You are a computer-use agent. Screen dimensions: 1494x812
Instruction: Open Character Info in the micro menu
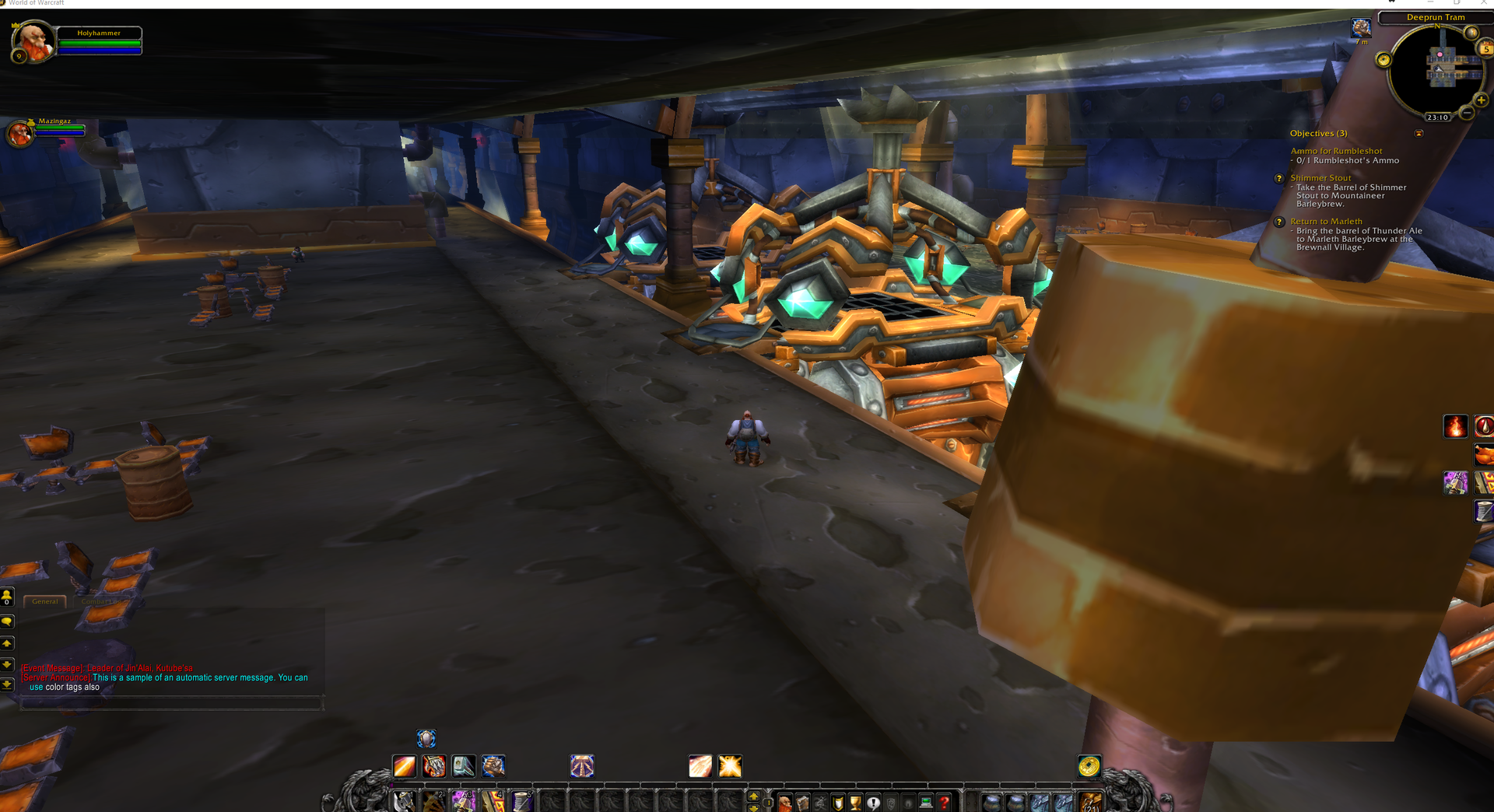784,801
